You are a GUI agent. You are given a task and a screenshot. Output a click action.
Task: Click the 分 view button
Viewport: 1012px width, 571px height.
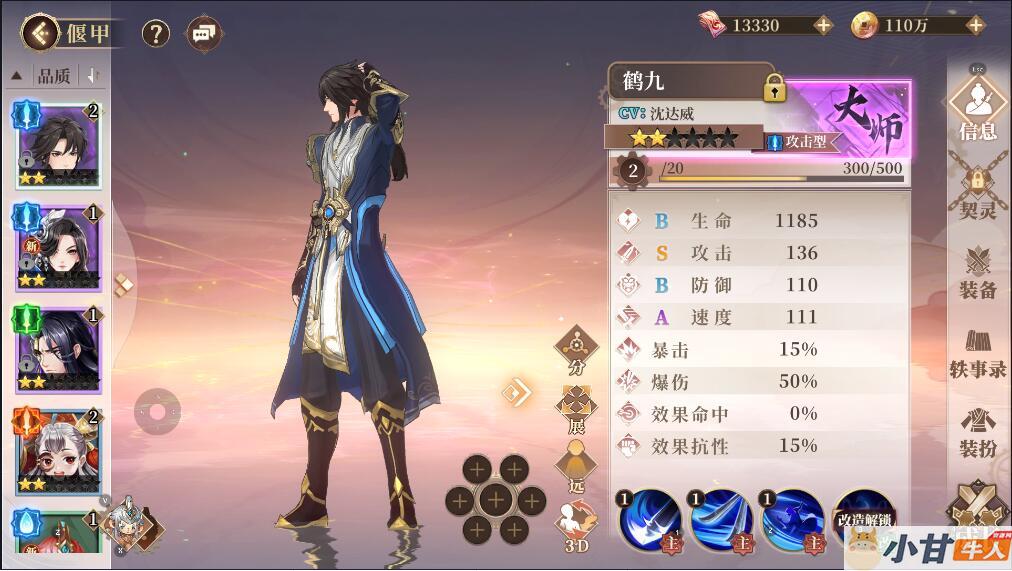click(x=576, y=350)
